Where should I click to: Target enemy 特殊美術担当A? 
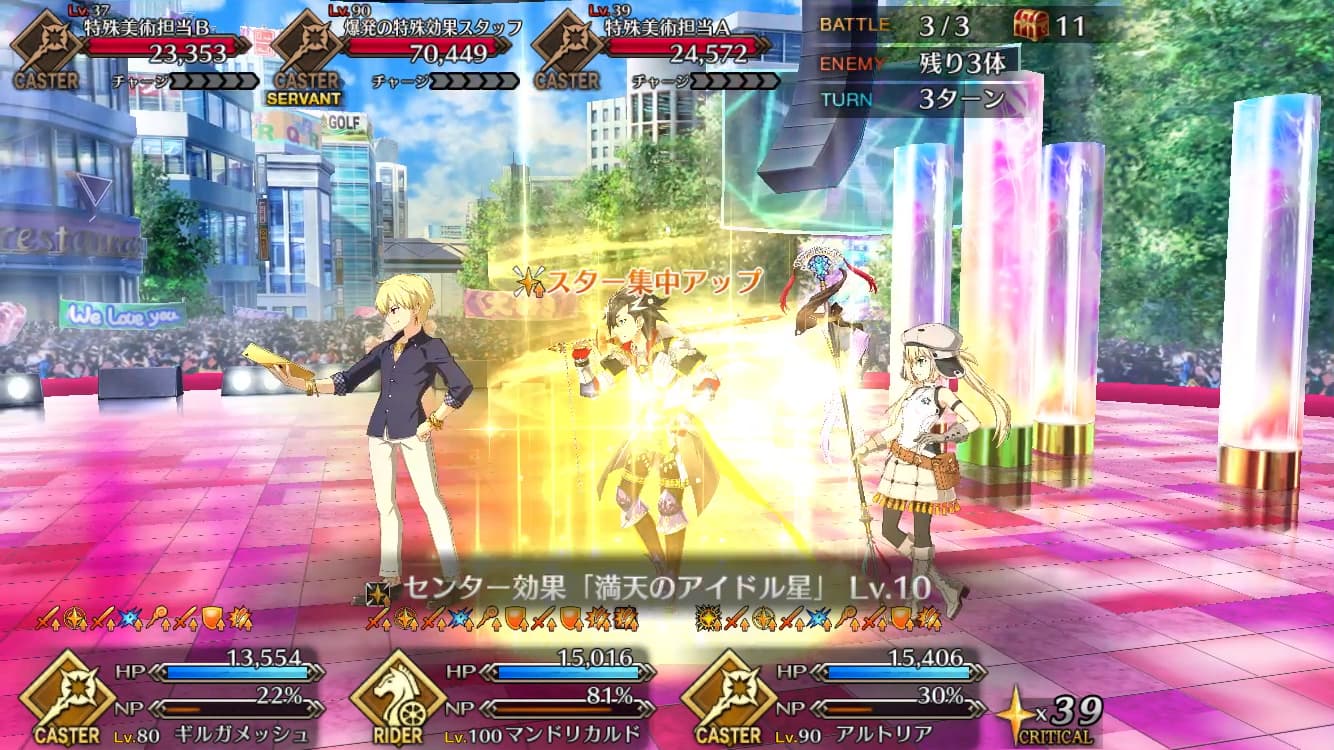point(670,45)
